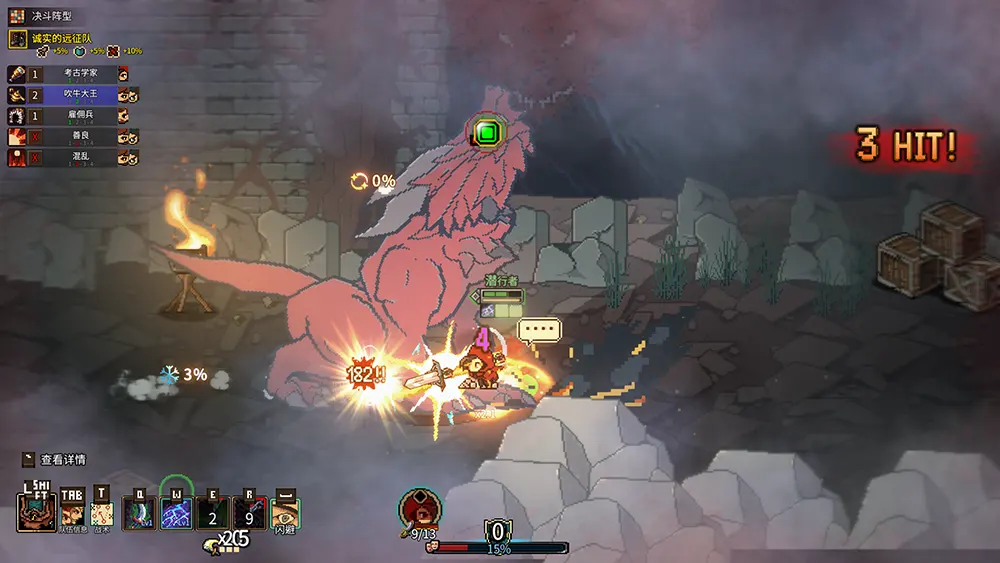The image size is (1000, 563).
Task: Click the hooded character helmet icon
Action: pyautogui.click(x=36, y=512)
